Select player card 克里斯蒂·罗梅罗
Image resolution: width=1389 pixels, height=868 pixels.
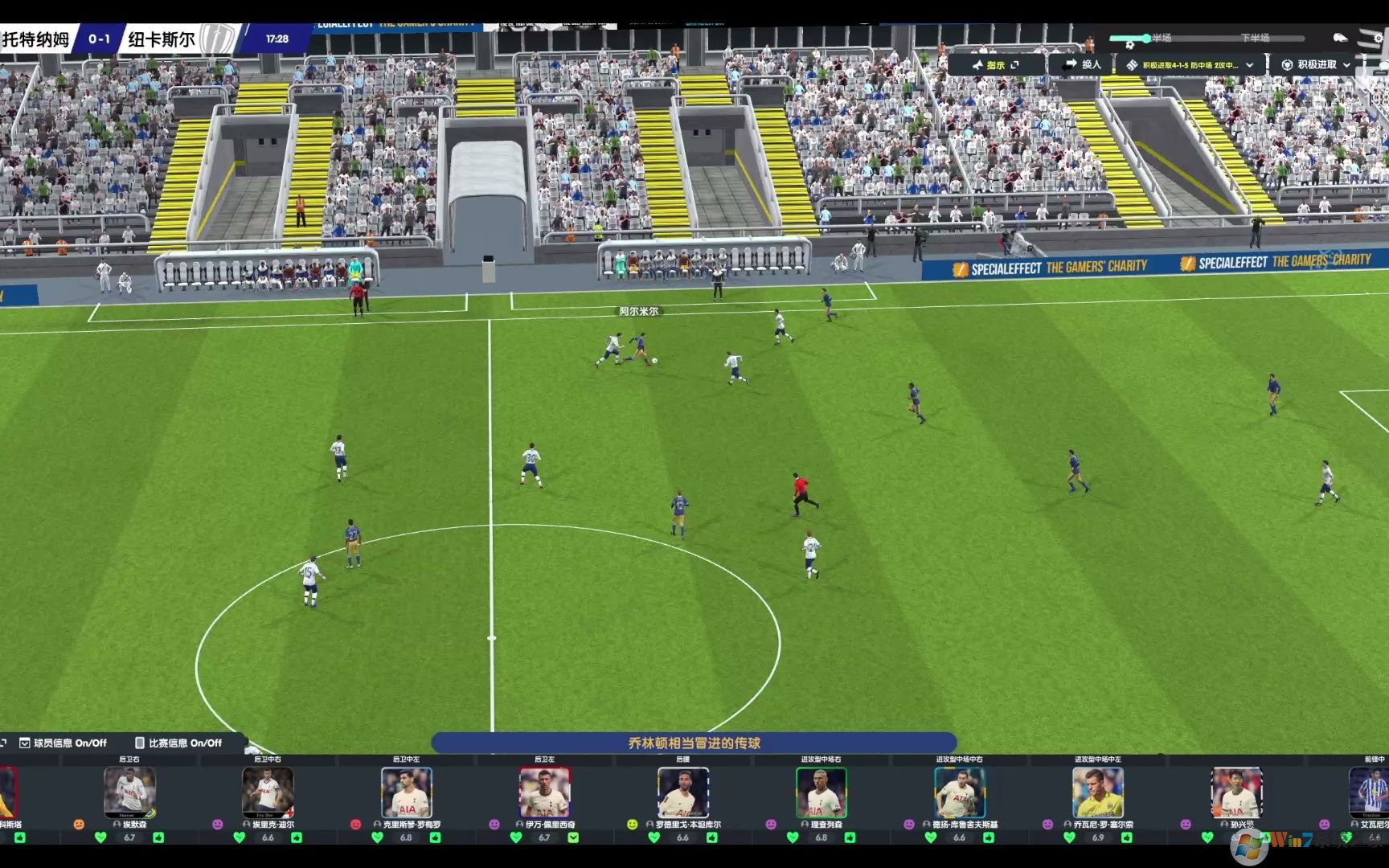pyautogui.click(x=407, y=792)
